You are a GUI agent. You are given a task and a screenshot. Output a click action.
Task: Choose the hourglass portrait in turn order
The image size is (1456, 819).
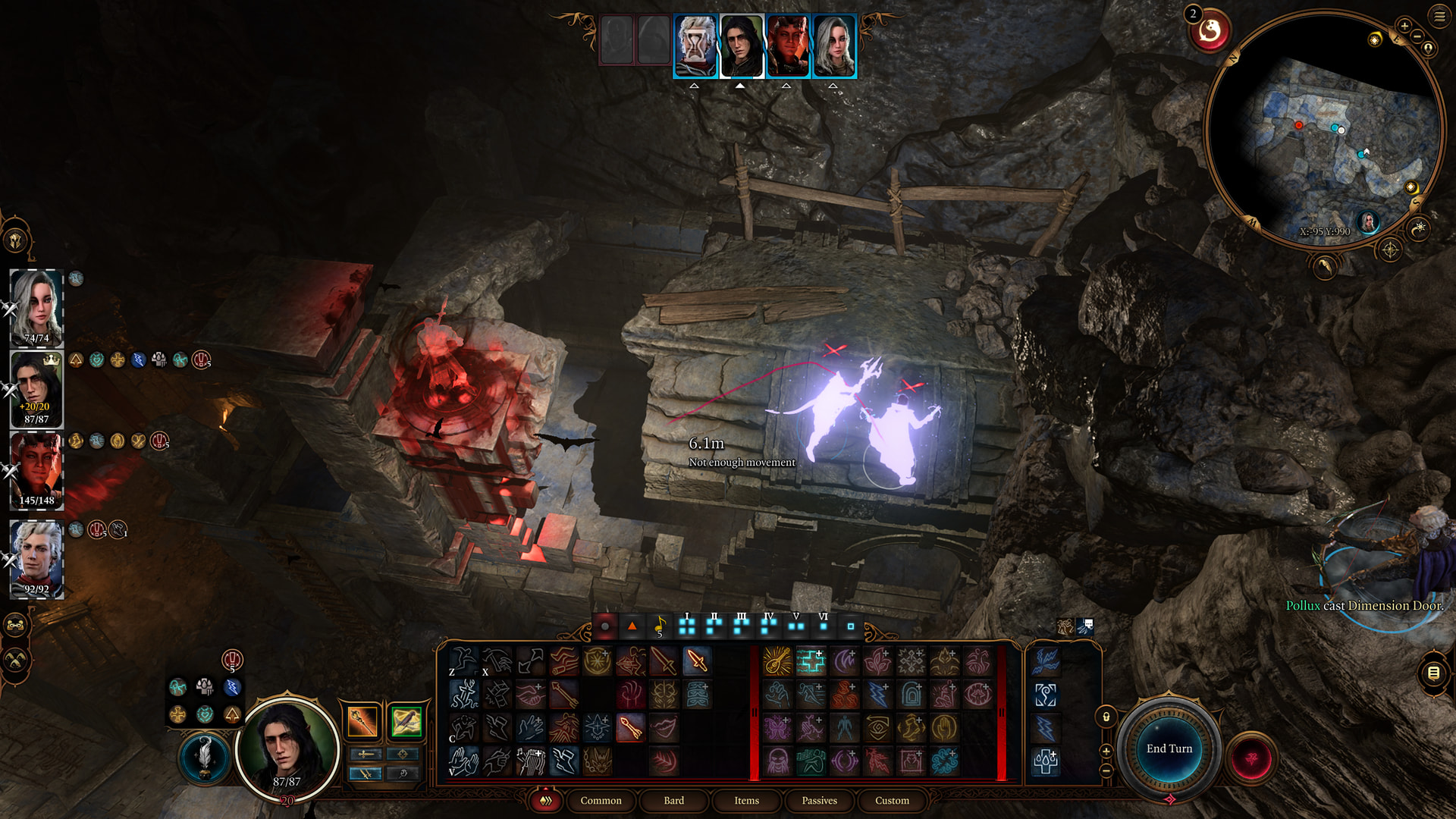pyautogui.click(x=695, y=46)
